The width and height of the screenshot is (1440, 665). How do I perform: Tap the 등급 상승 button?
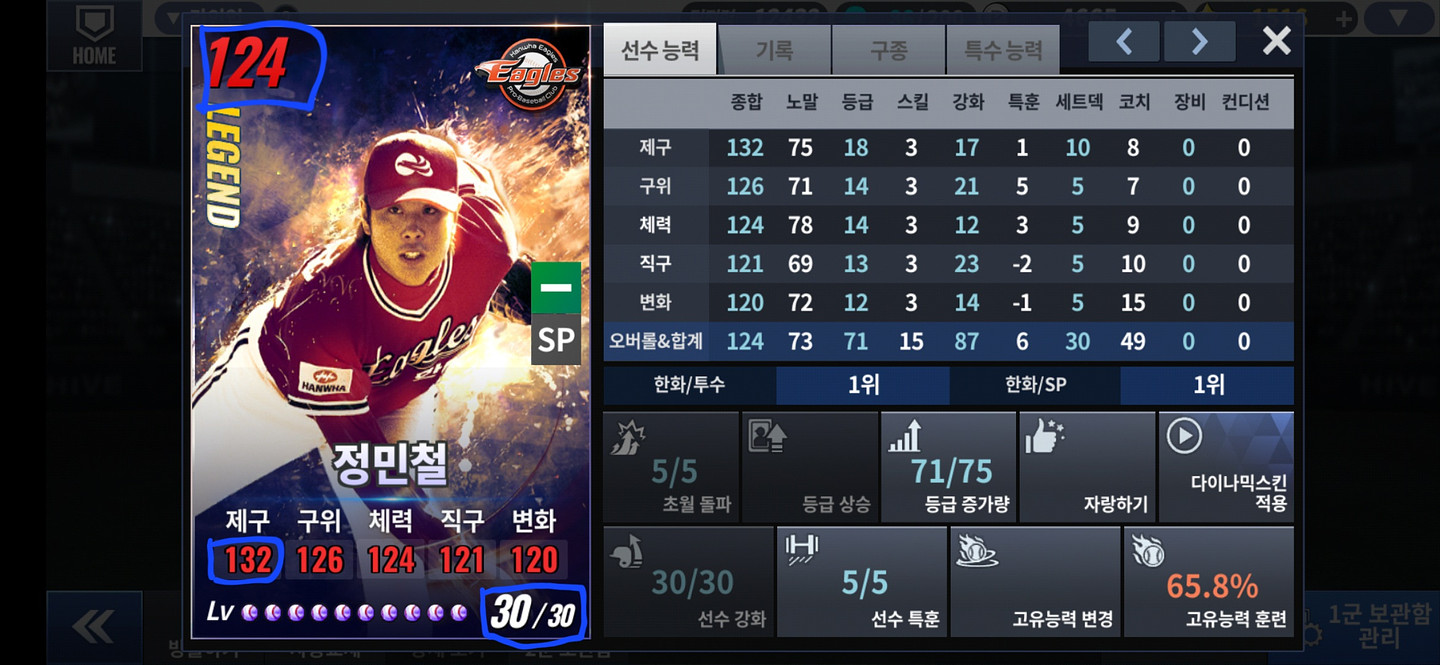pyautogui.click(x=810, y=467)
